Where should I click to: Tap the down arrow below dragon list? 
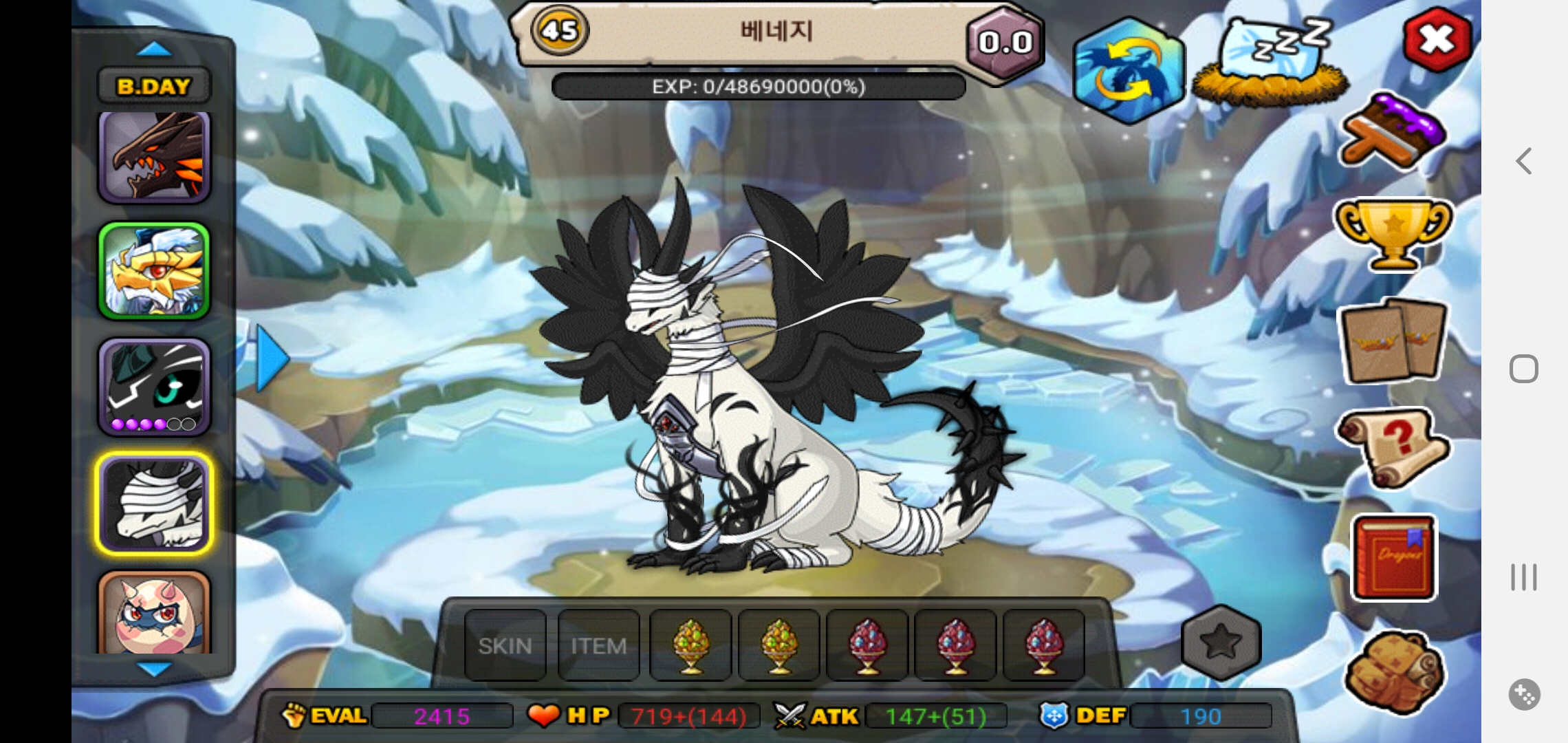point(154,669)
